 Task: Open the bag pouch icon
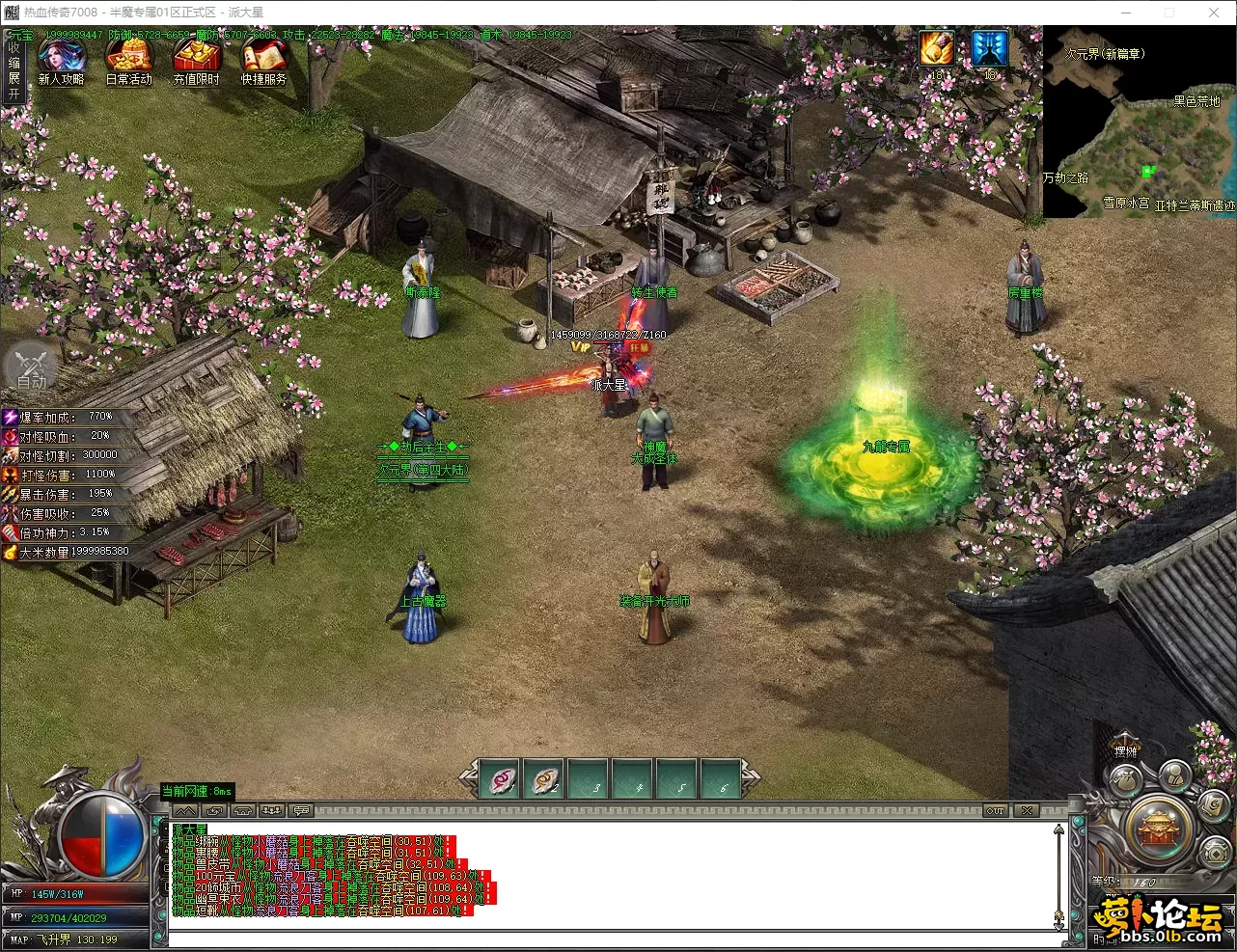(1125, 781)
